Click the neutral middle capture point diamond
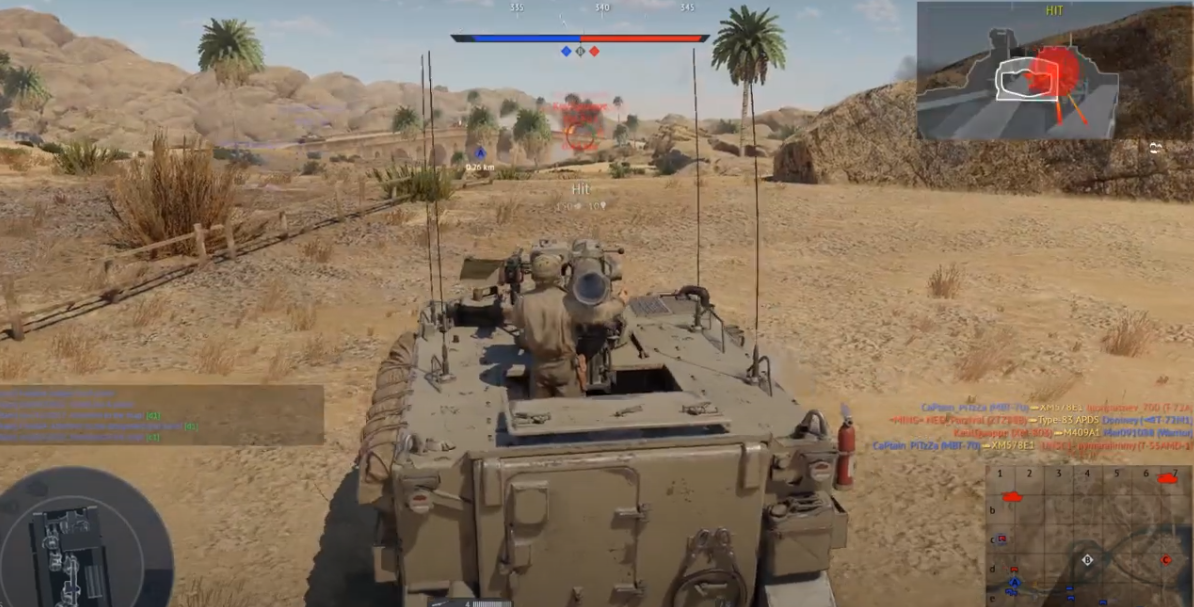Screen dimensions: 1194x607 coord(580,51)
